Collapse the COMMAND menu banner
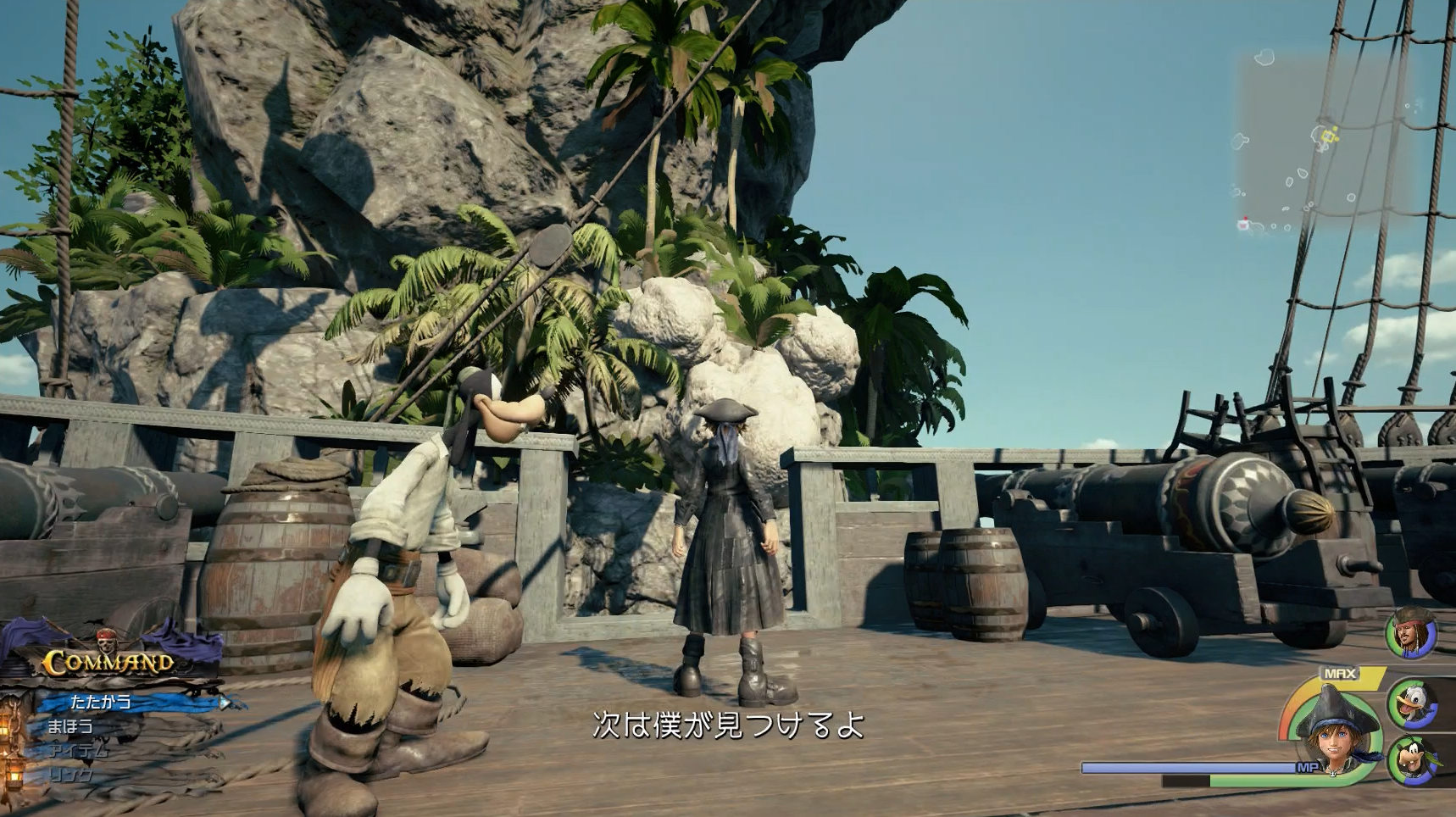The image size is (1456, 817). point(108,663)
